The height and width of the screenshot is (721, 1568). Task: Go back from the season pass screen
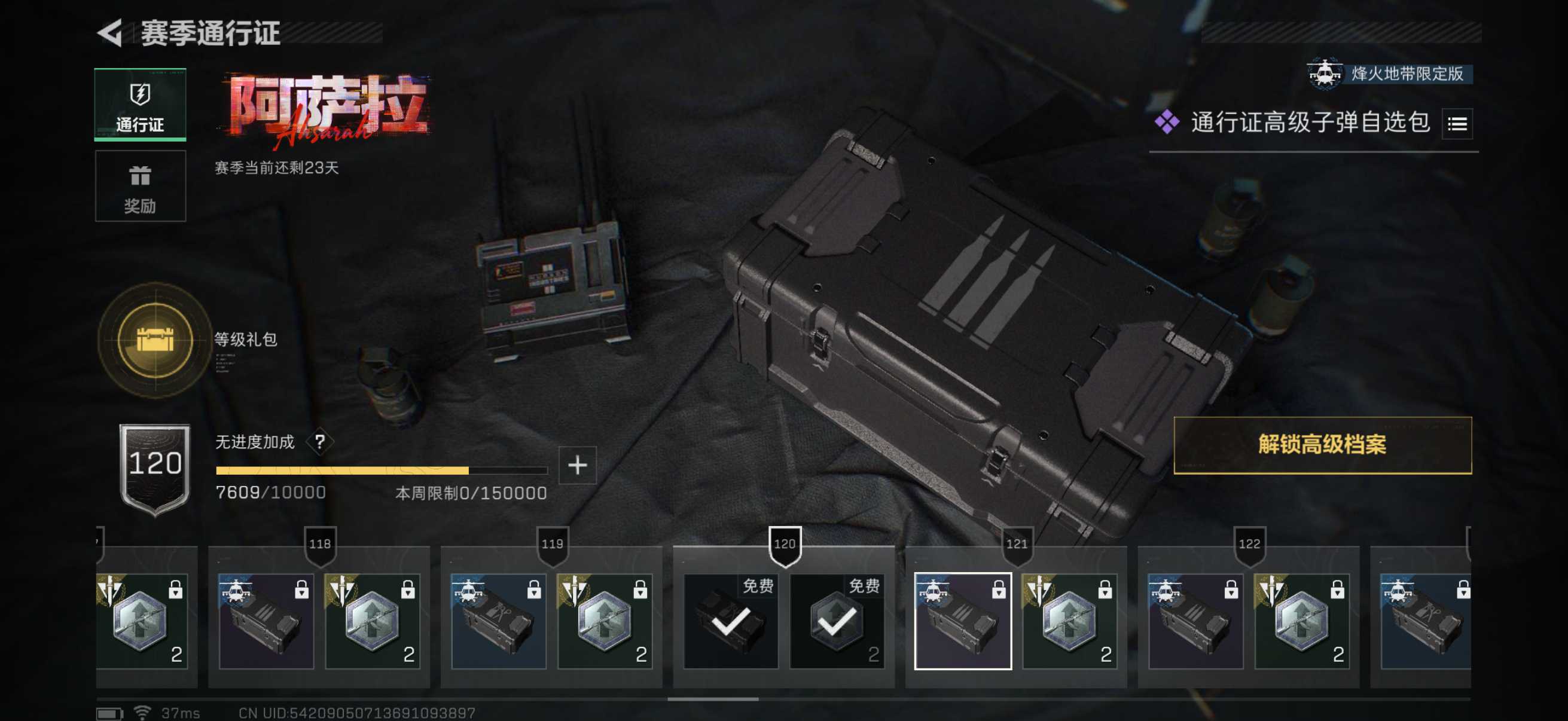click(111, 33)
